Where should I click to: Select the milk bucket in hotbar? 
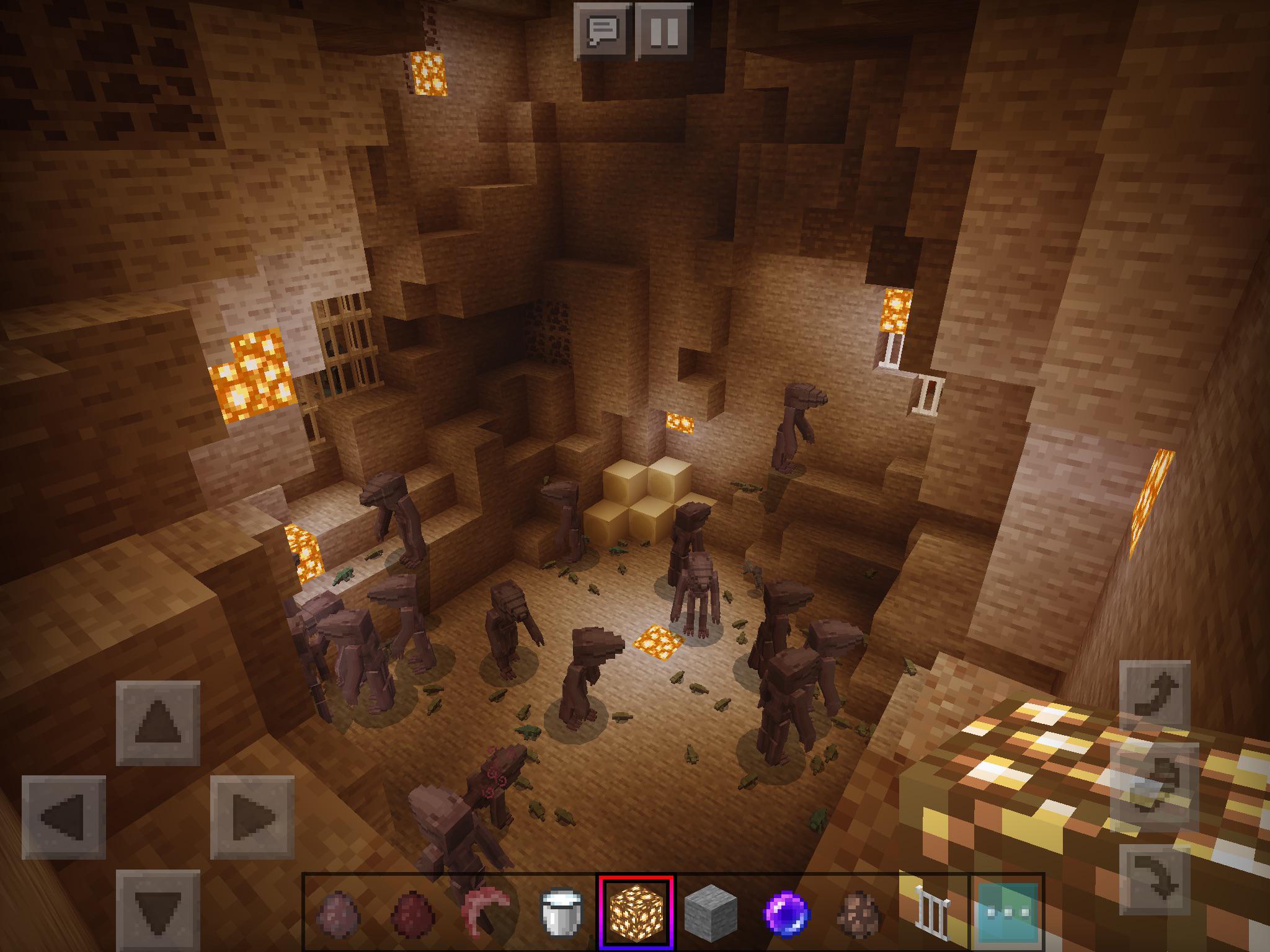click(561, 913)
